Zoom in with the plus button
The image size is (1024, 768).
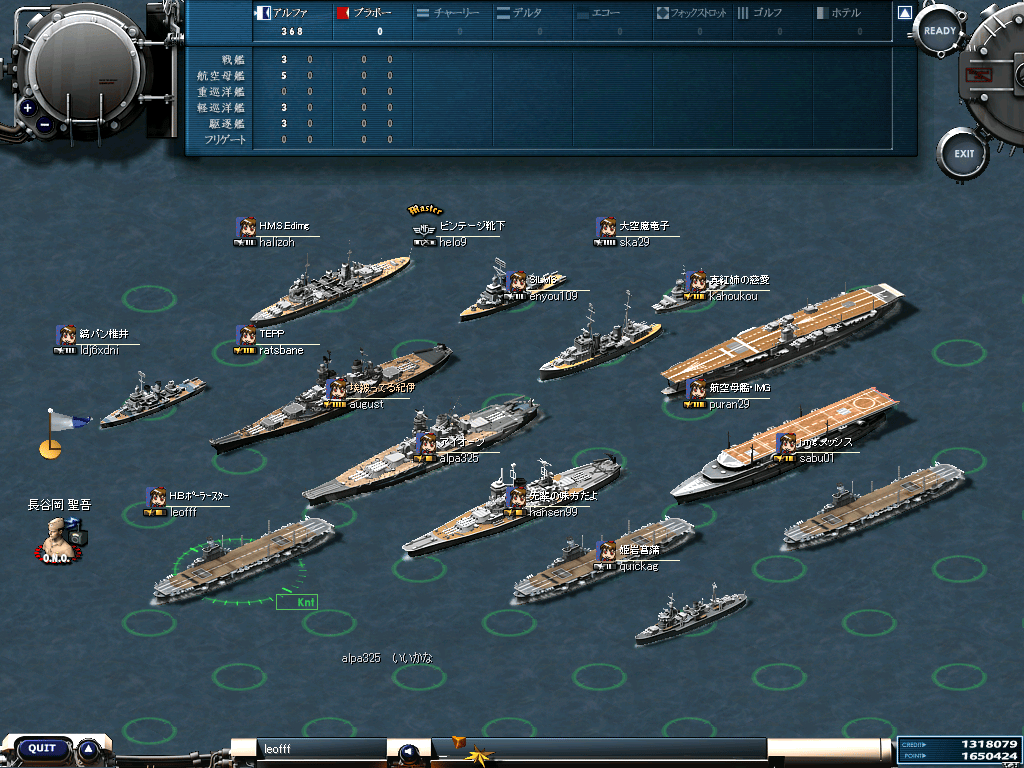tap(27, 108)
